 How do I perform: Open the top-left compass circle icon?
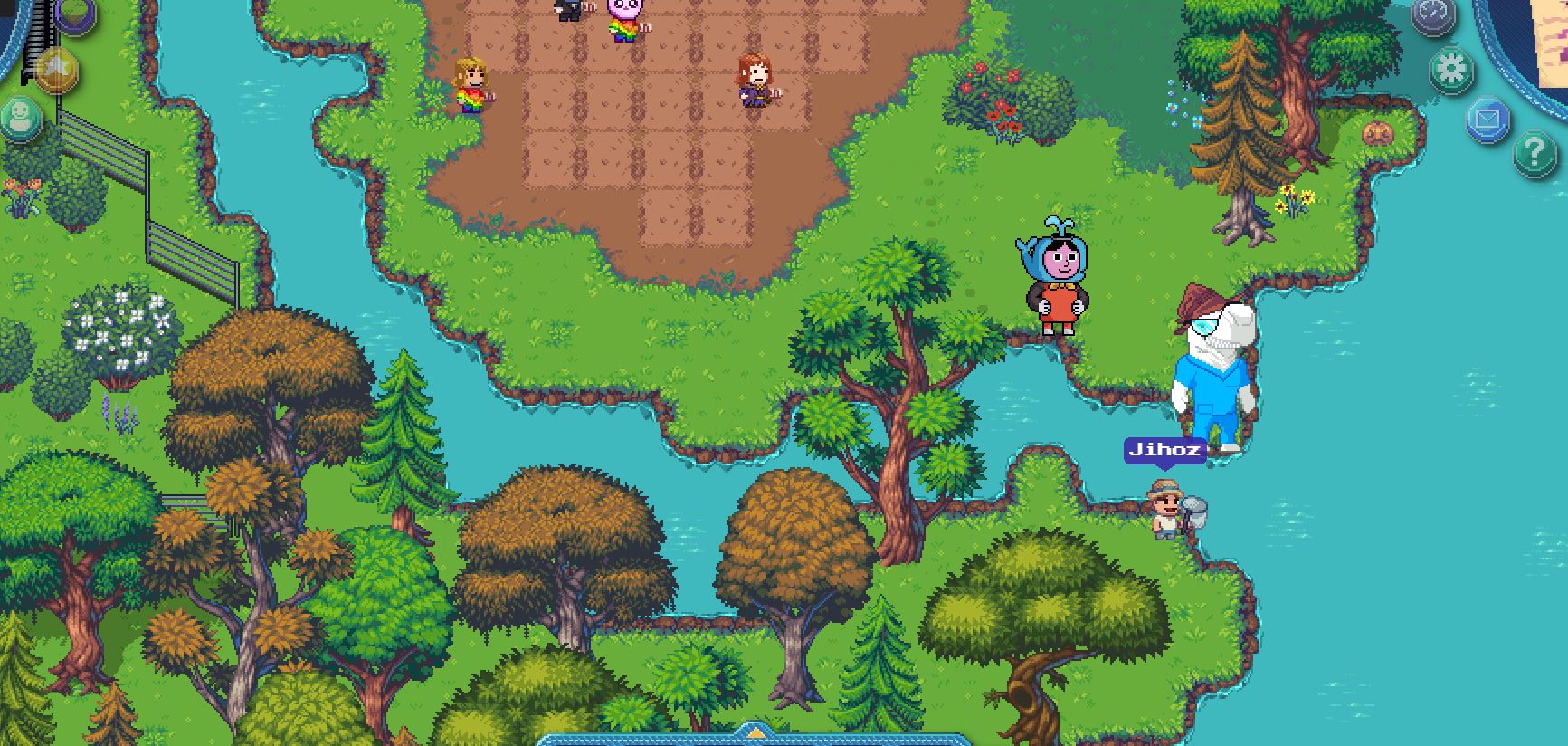[x=1432, y=16]
